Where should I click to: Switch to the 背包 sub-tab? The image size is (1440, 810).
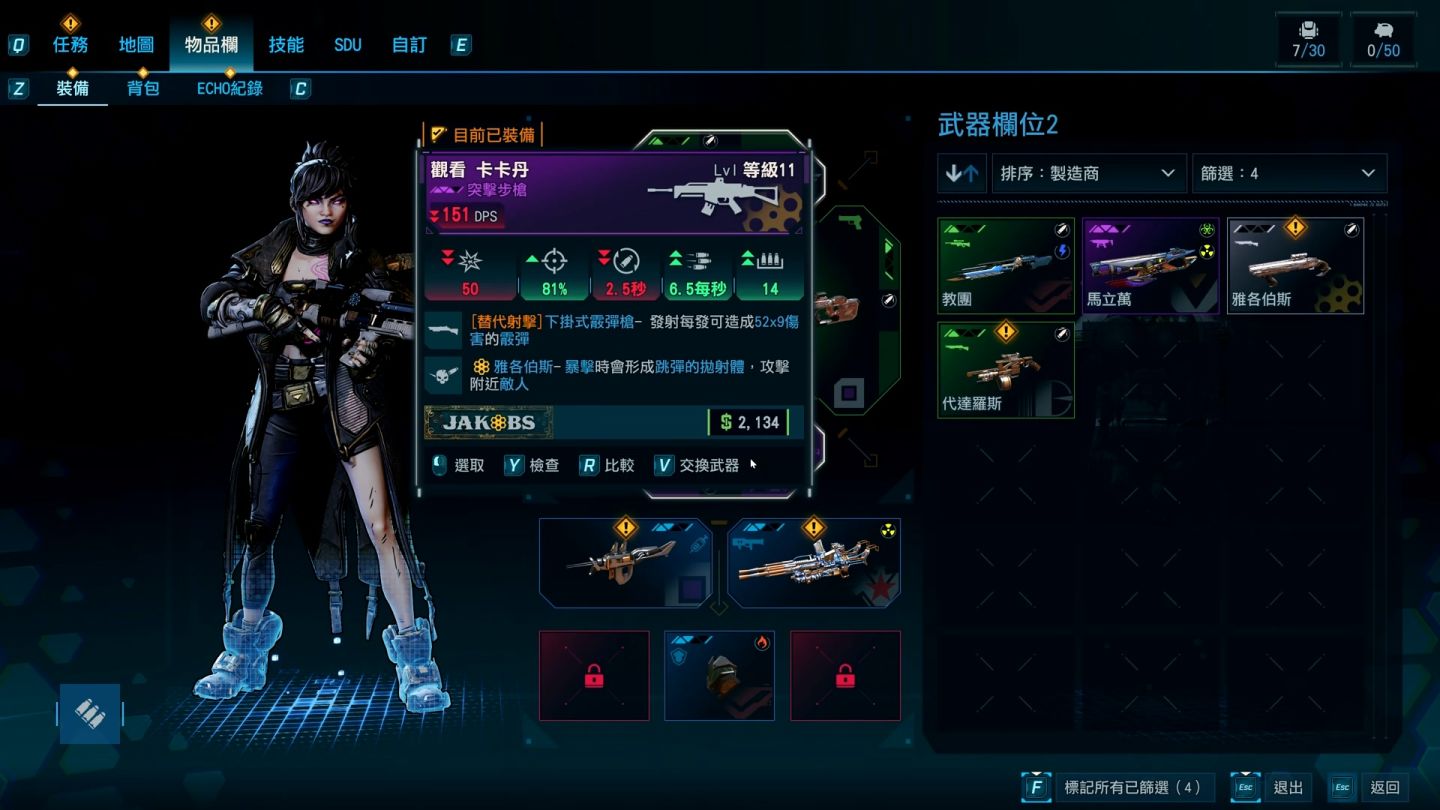point(143,89)
